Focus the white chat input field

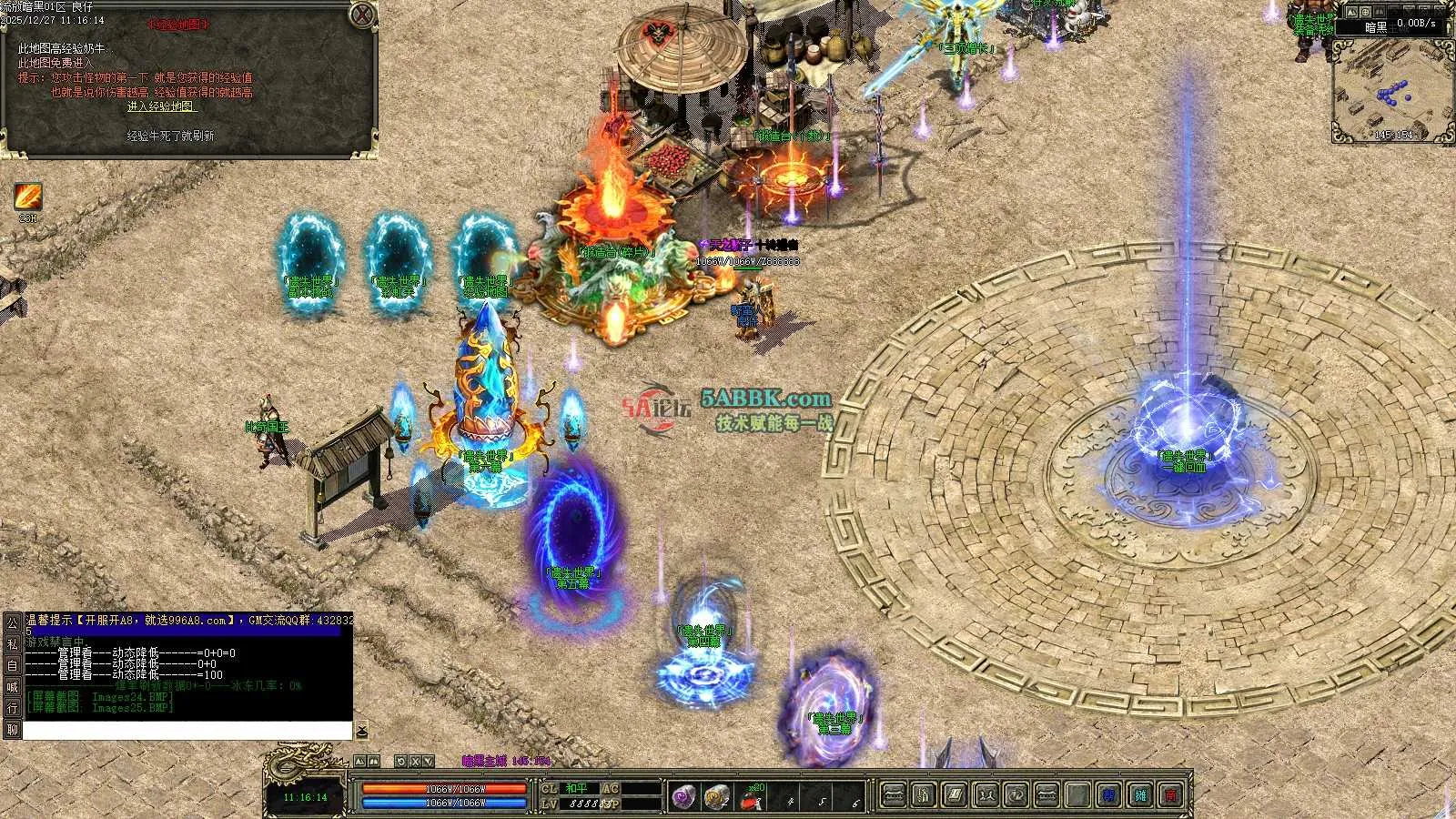click(187, 731)
